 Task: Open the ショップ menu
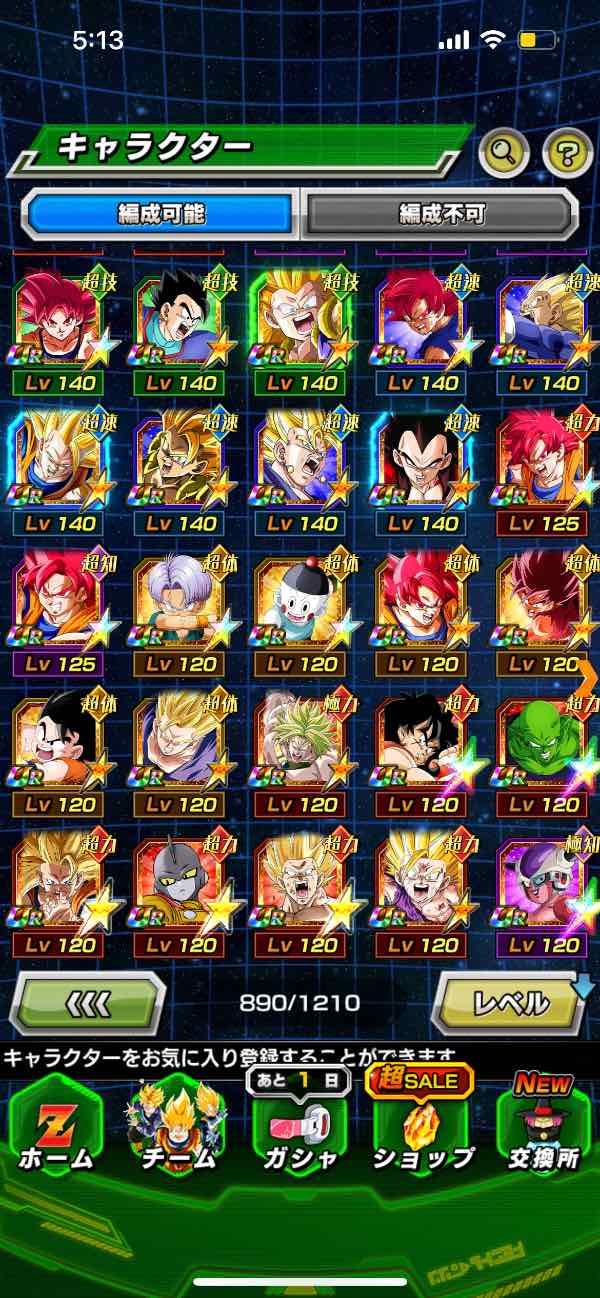(x=422, y=1125)
